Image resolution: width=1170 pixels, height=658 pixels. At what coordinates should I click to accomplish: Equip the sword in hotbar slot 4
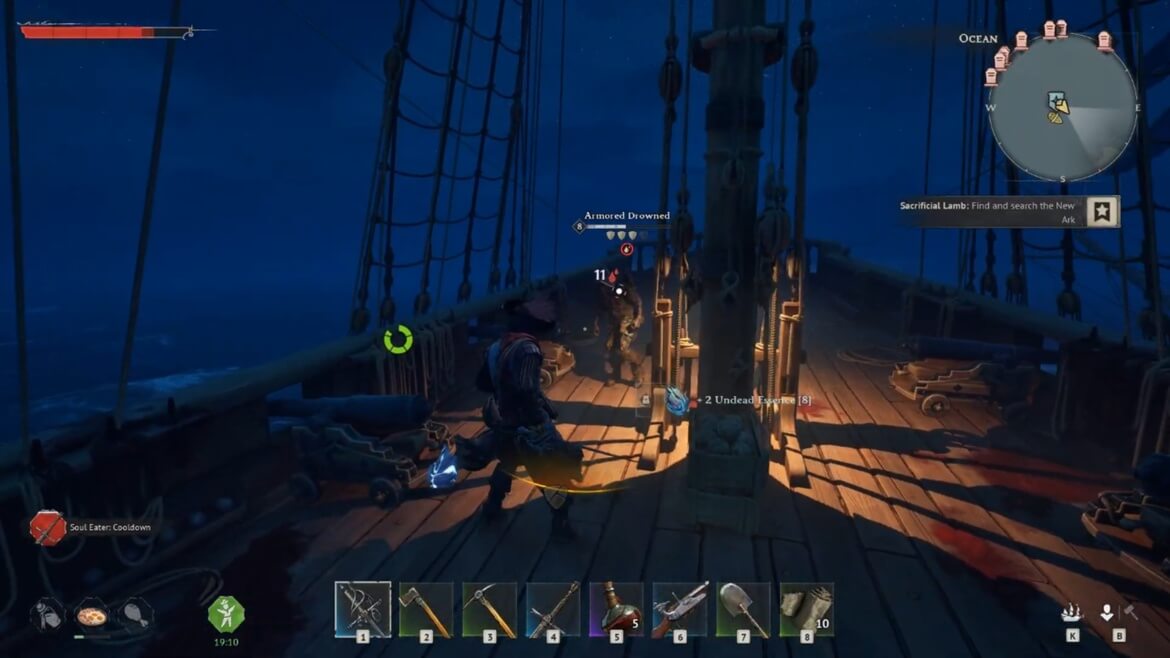pos(553,609)
